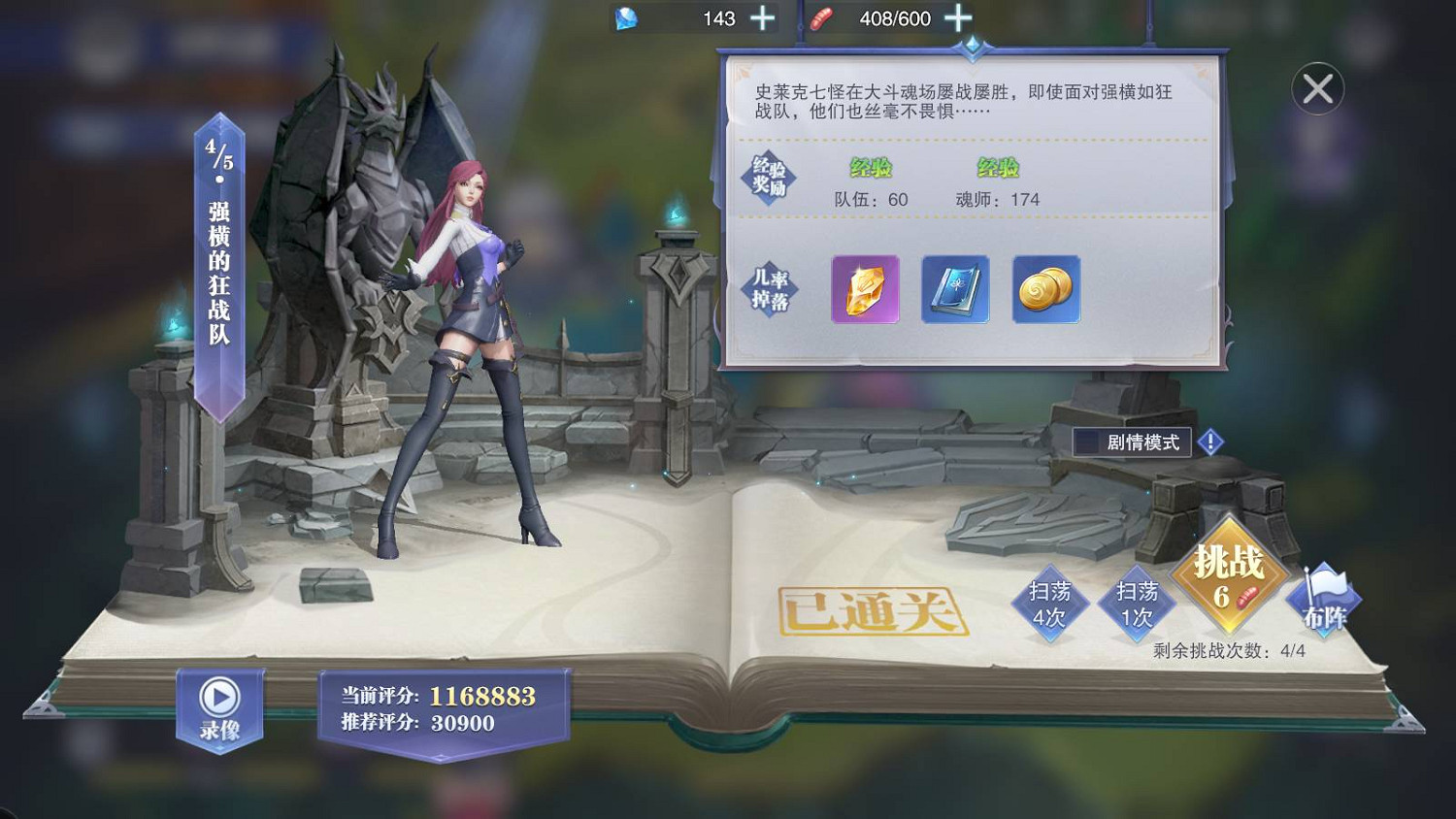
Task: Enable sweep mode via 扫荡1次 diamond
Action: pos(1138,602)
